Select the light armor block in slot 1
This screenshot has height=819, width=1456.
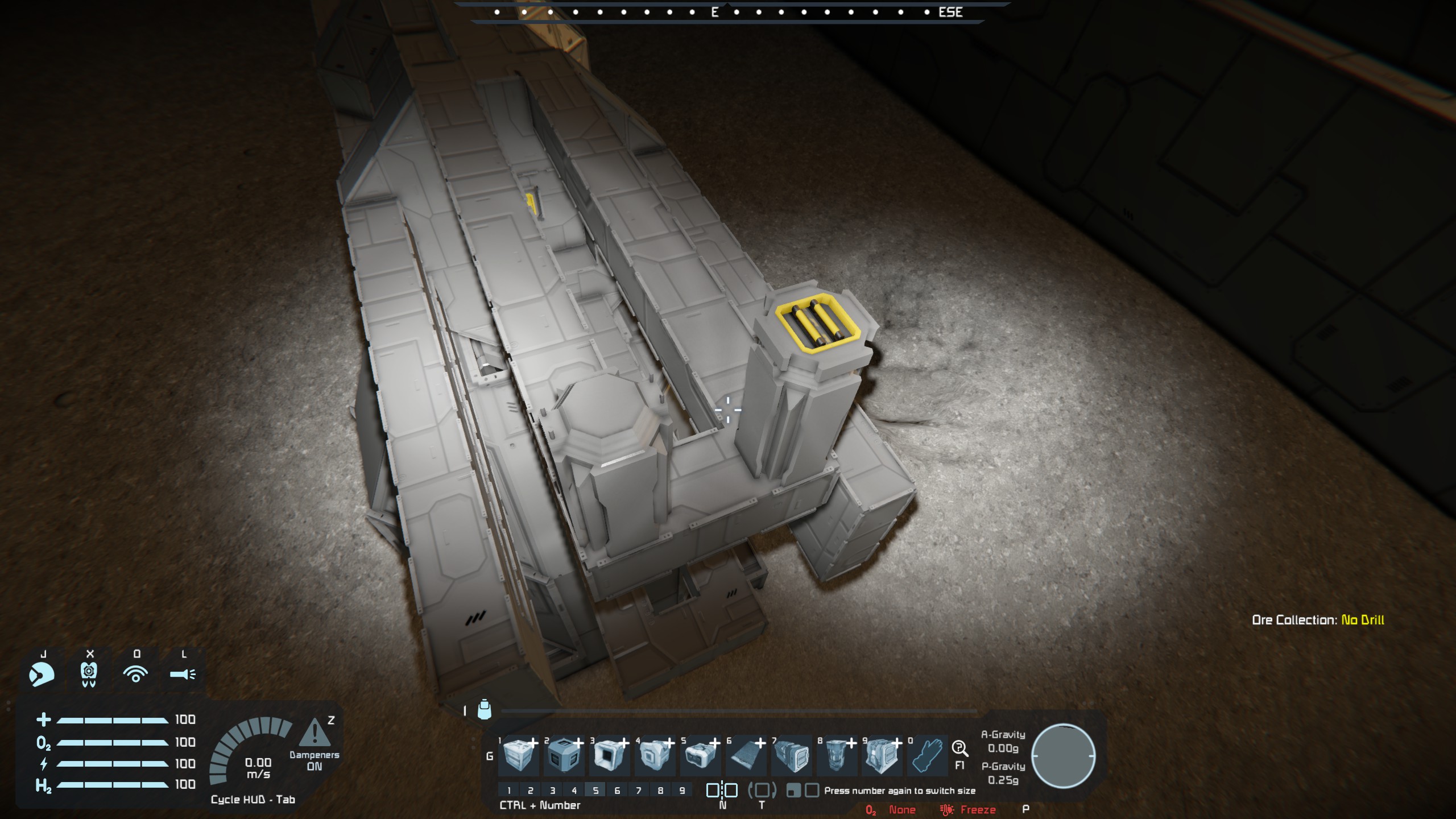tap(518, 755)
